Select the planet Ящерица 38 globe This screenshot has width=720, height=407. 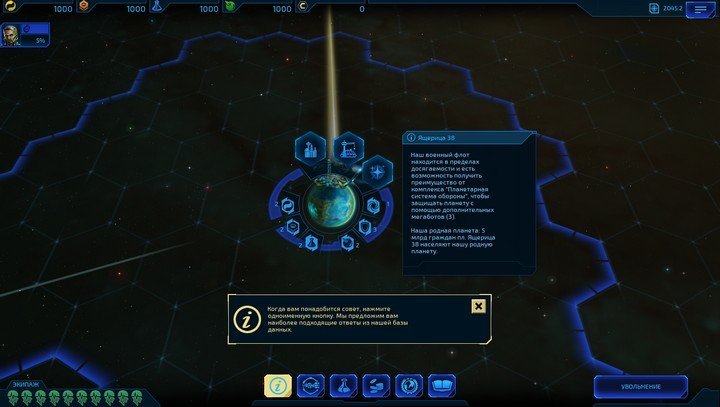click(x=328, y=199)
